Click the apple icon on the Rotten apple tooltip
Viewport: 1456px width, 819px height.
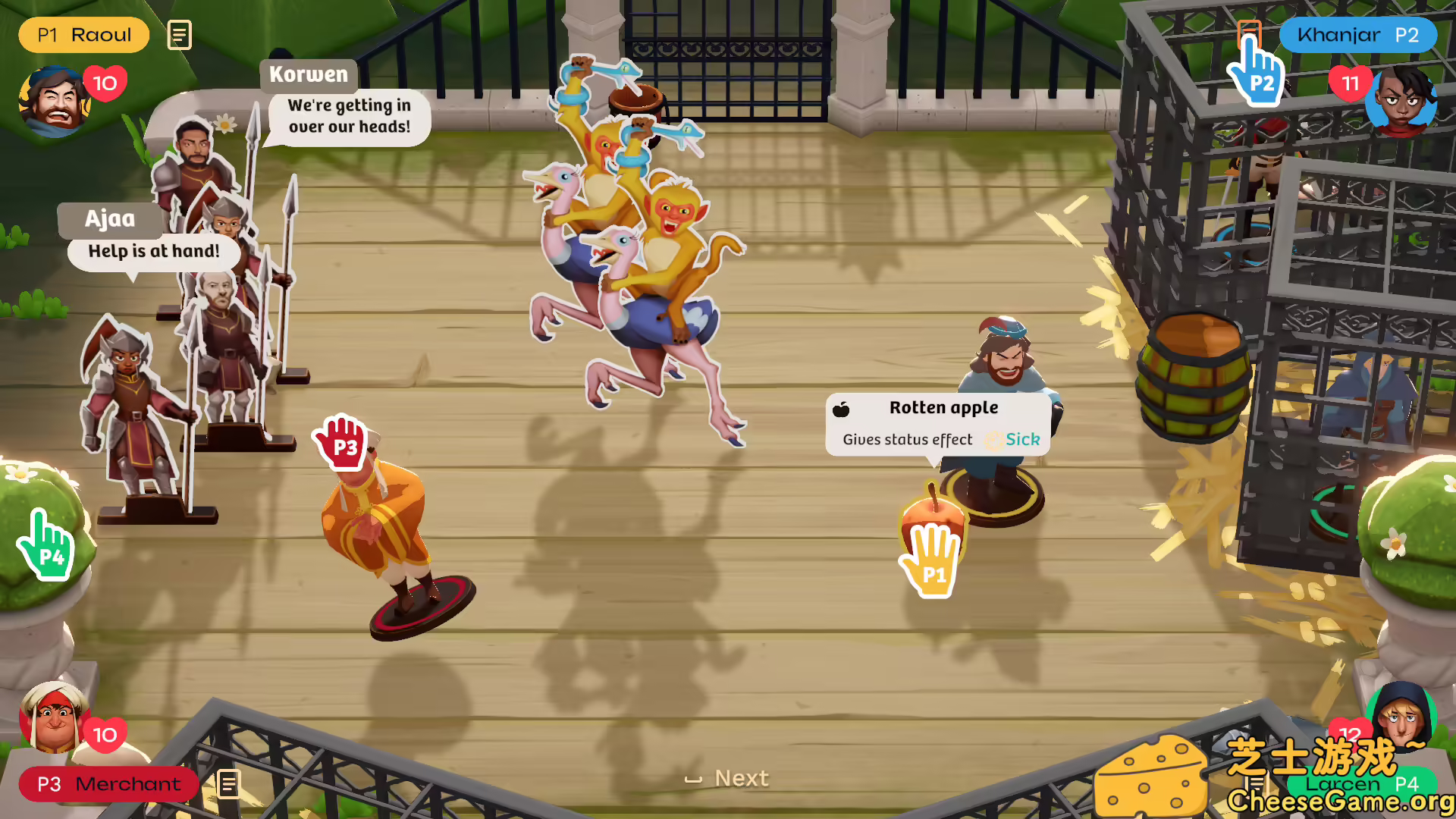coord(842,408)
